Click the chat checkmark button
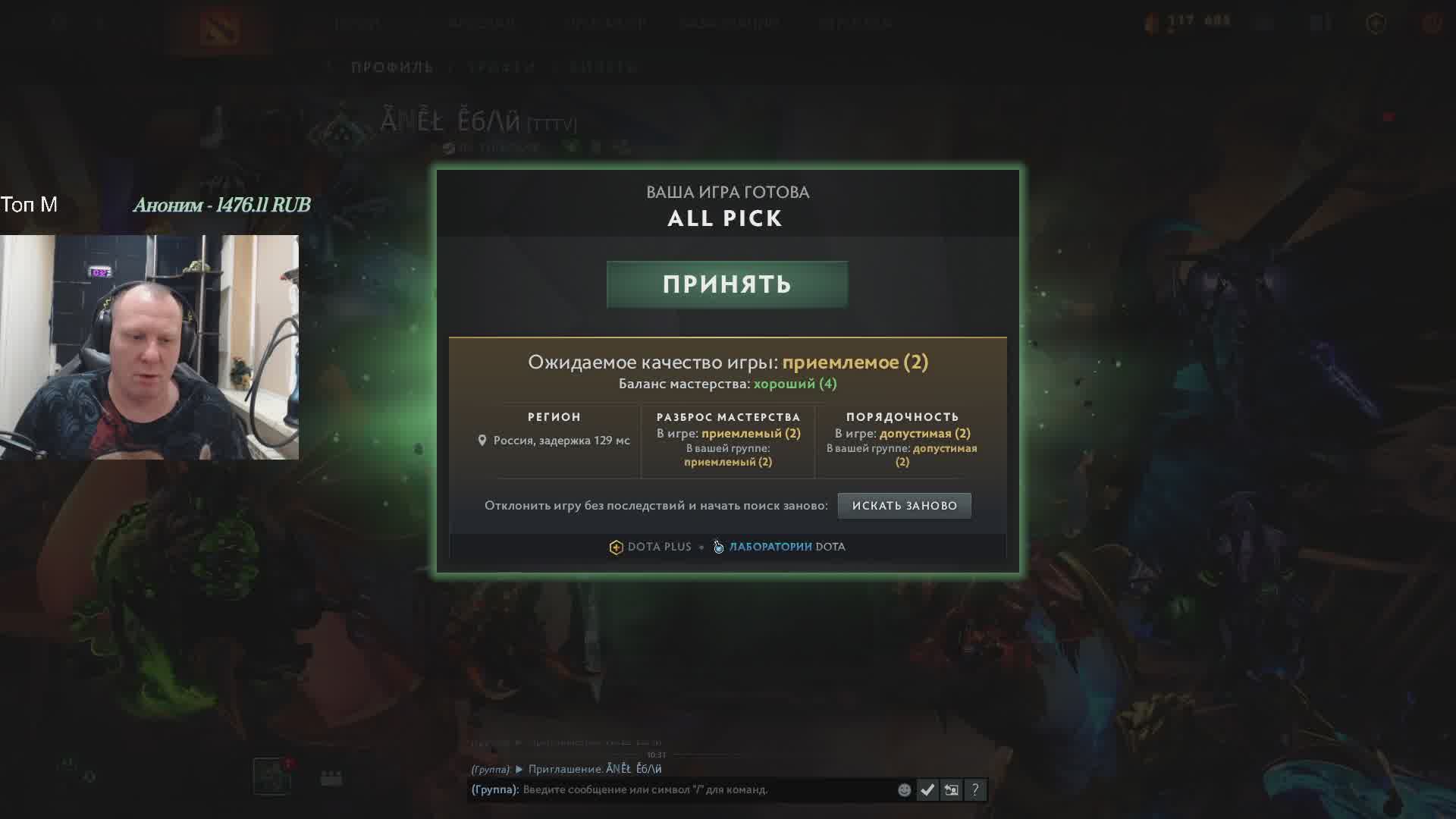Viewport: 1456px width, 819px height. click(927, 790)
